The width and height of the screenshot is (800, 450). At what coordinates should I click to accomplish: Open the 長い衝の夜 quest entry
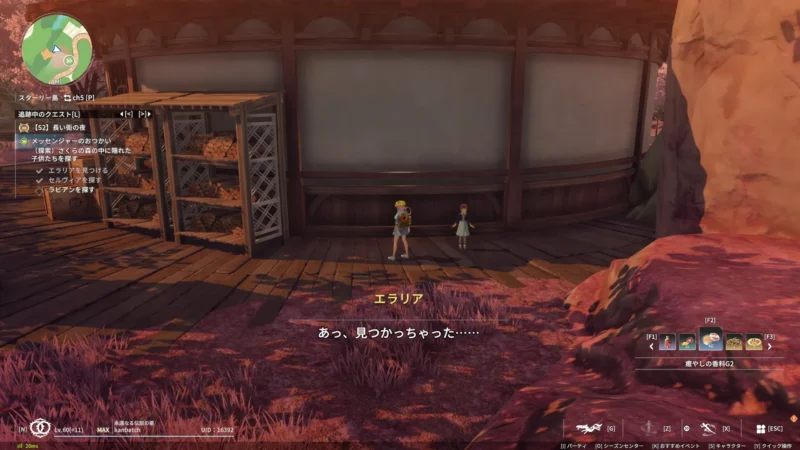(x=62, y=129)
